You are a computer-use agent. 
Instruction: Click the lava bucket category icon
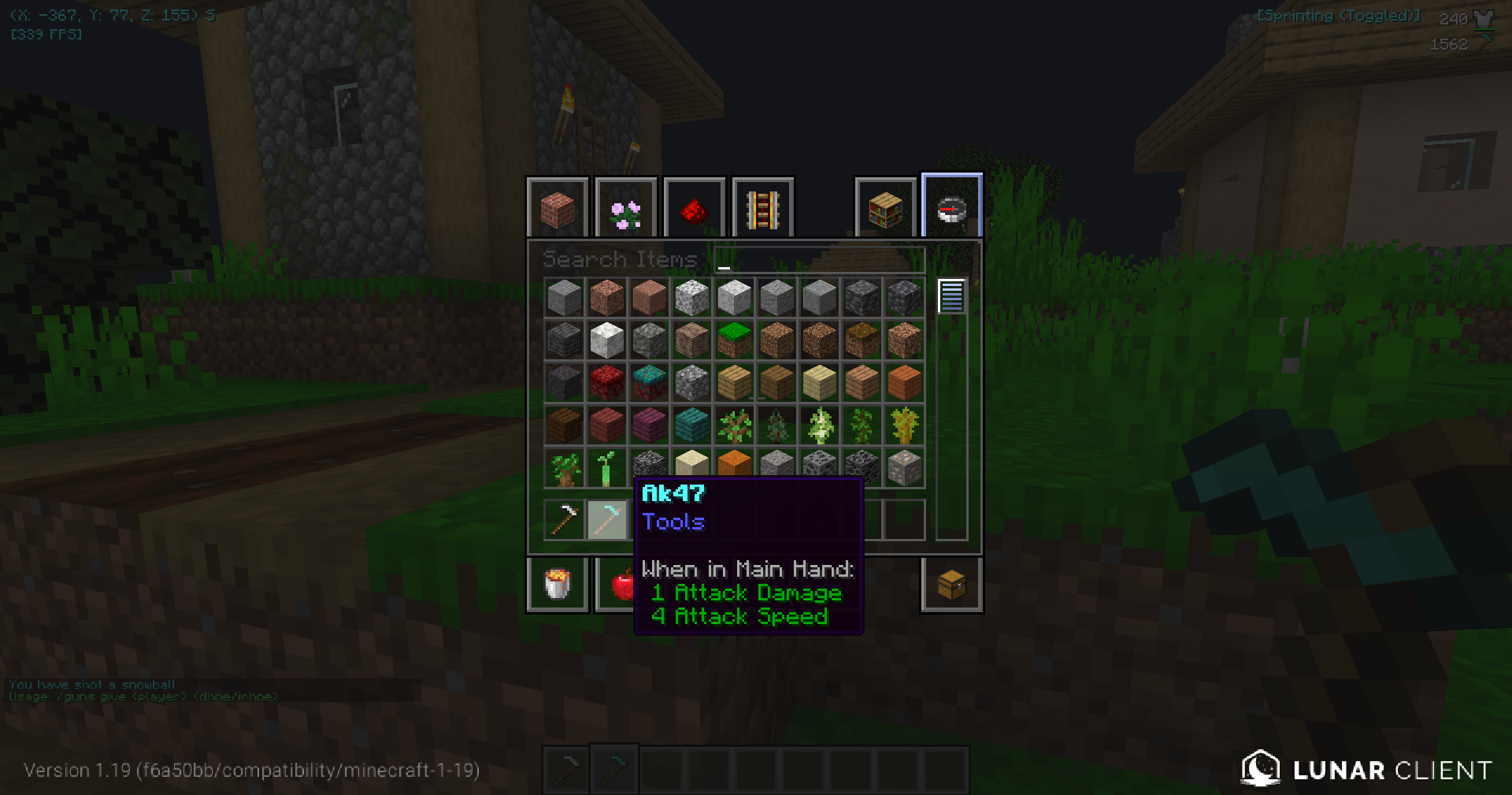coord(558,584)
